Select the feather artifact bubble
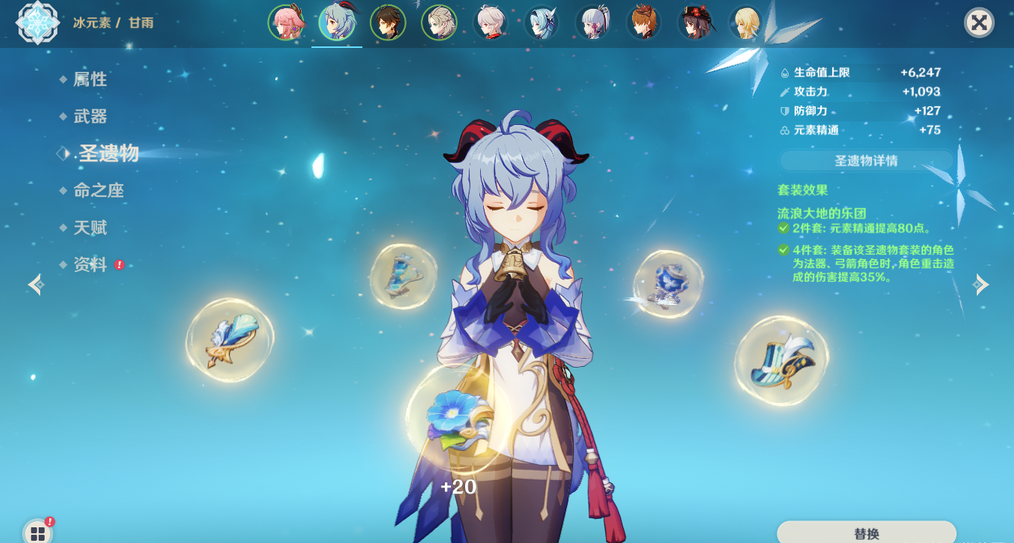The image size is (1014, 543). pos(230,340)
